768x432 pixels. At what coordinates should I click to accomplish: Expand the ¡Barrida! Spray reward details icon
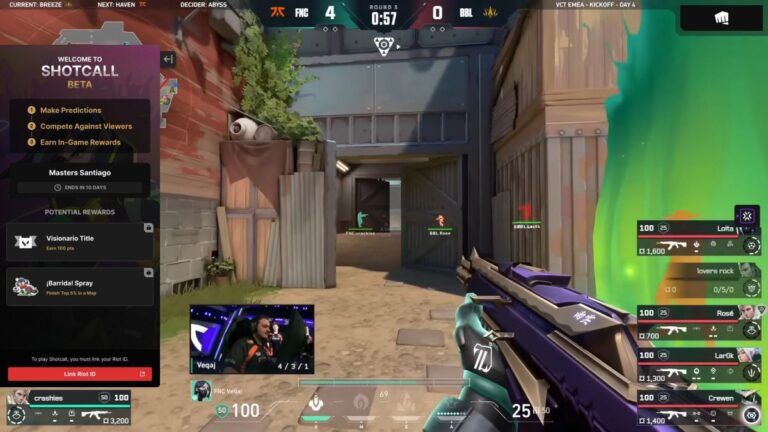pos(148,272)
